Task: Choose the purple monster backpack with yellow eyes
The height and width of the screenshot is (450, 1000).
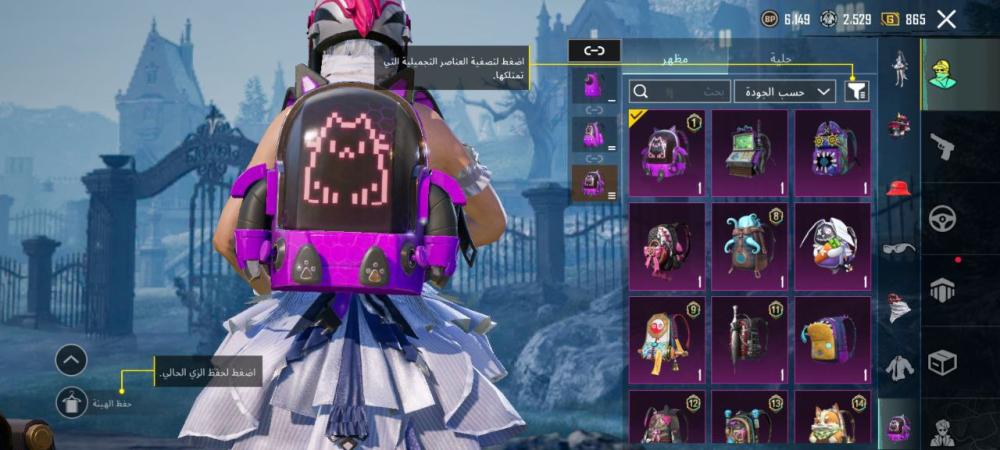Action: tap(832, 153)
